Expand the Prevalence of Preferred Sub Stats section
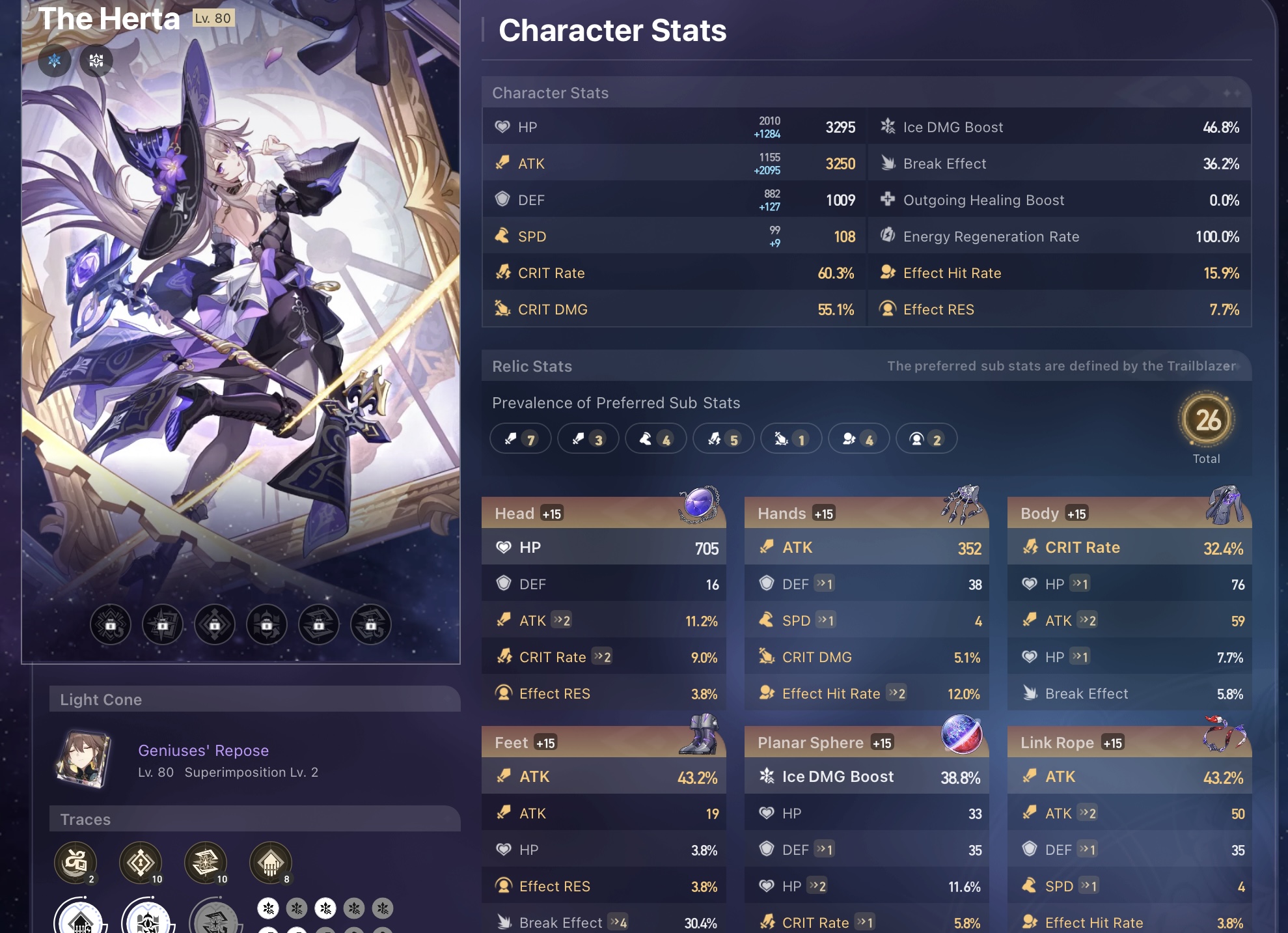Viewport: 1288px width, 933px height. [x=616, y=402]
